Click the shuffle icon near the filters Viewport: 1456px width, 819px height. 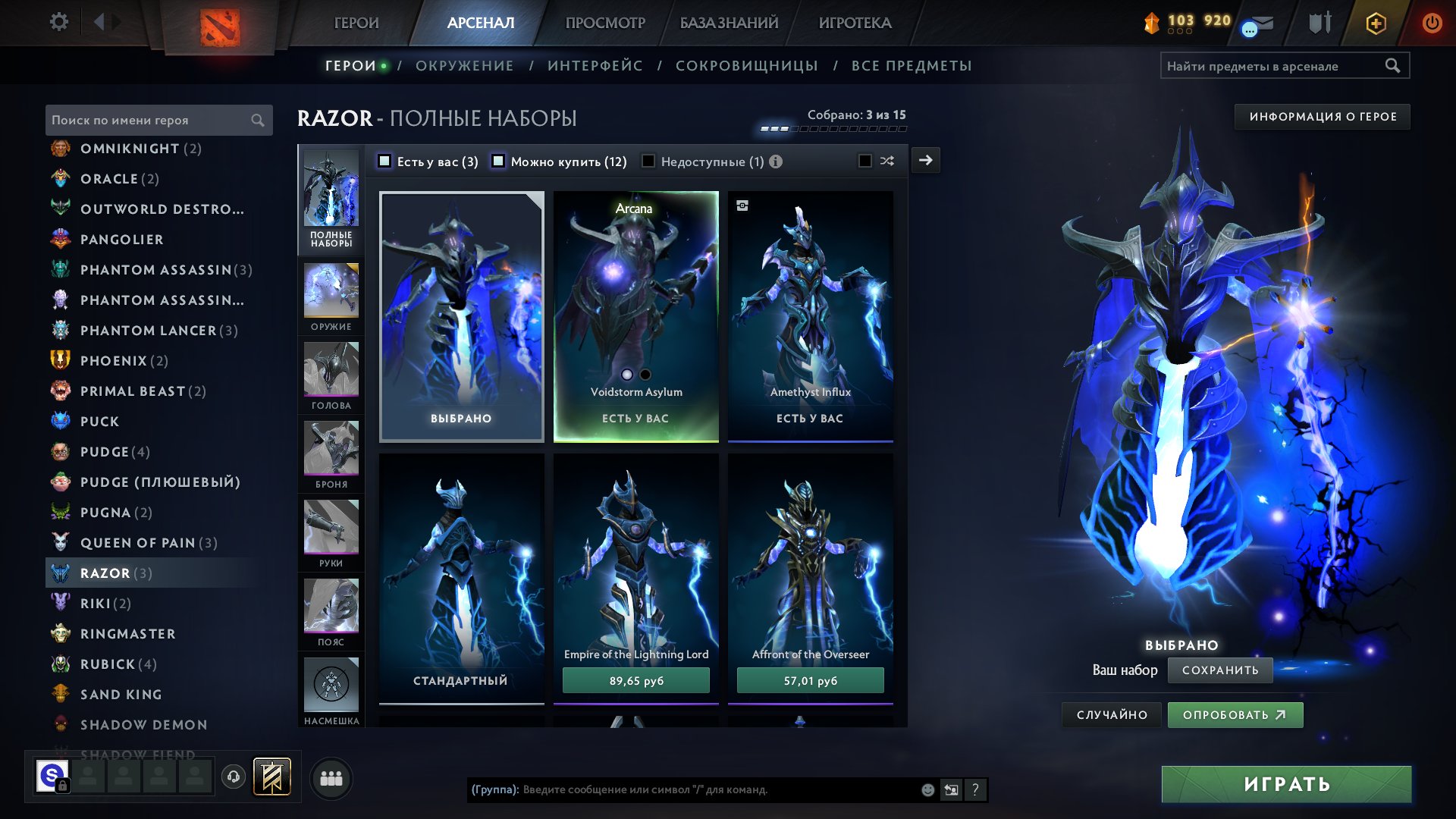point(886,161)
